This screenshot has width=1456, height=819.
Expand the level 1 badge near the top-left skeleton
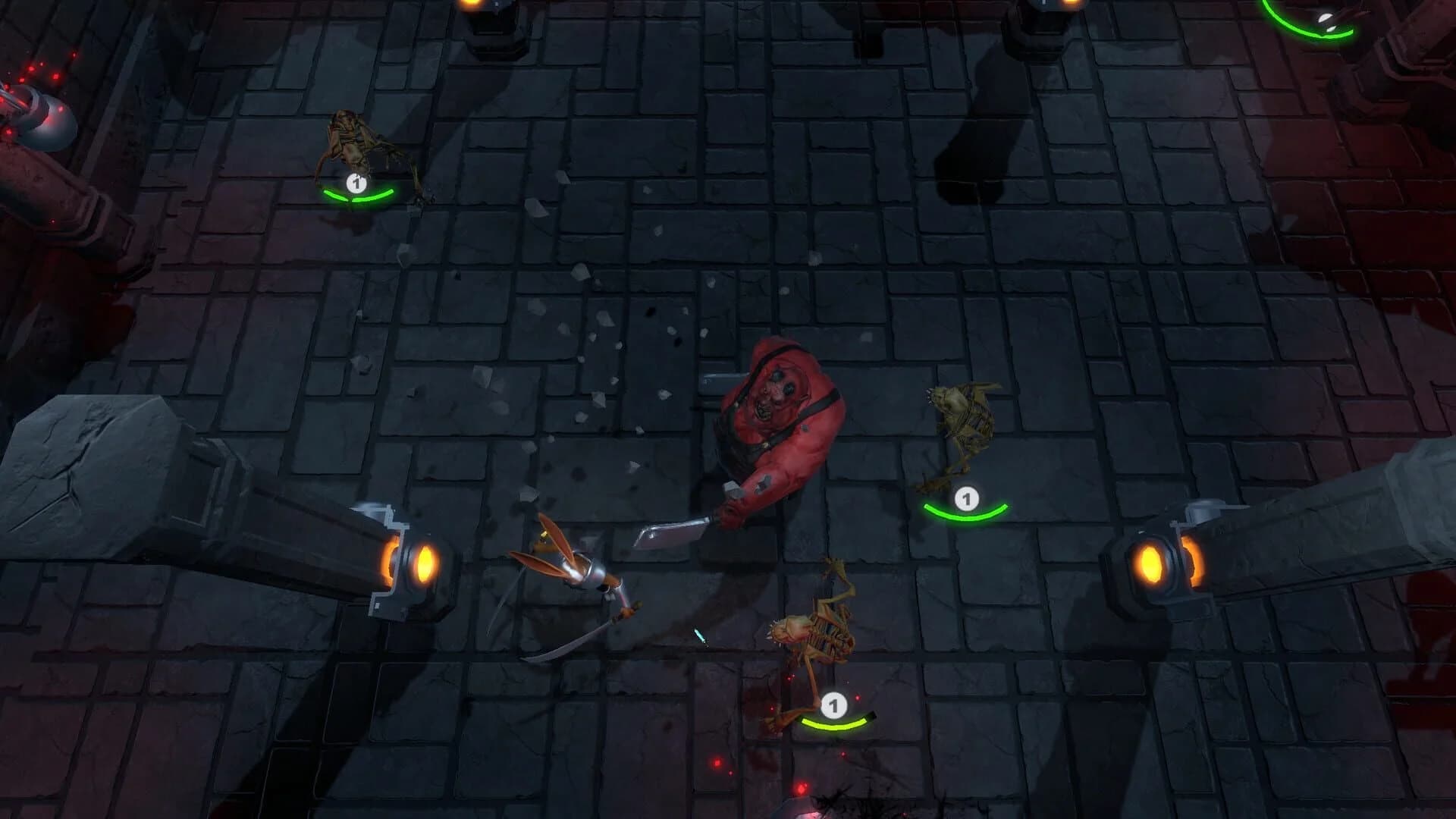point(356,183)
